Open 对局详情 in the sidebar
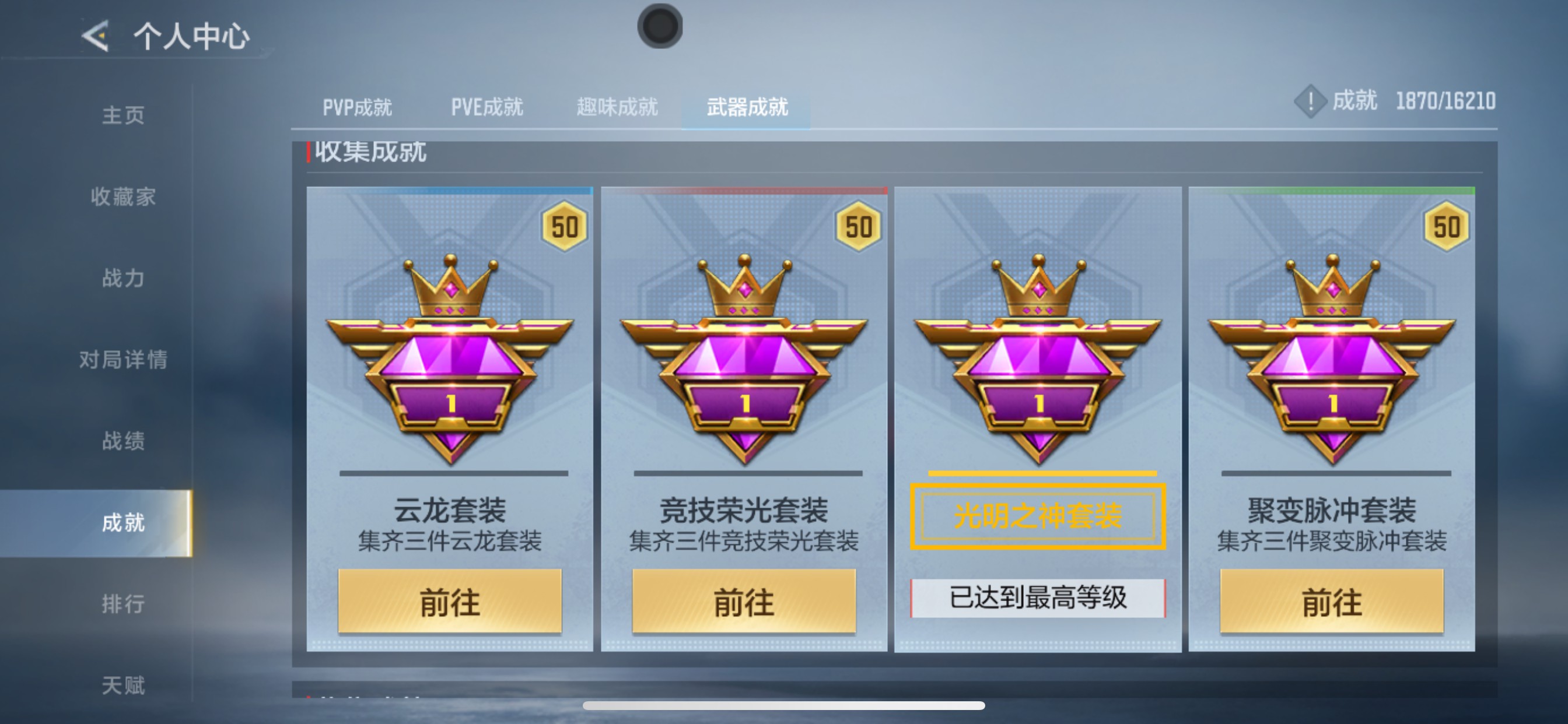The width and height of the screenshot is (1568, 724). pyautogui.click(x=124, y=361)
